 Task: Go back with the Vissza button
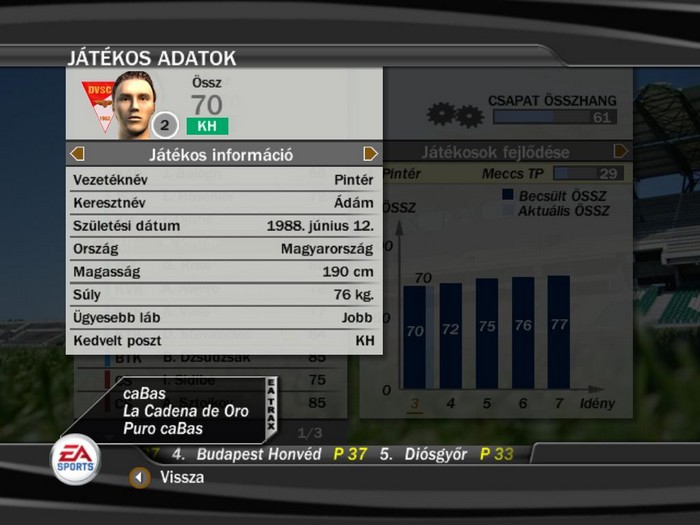[x=141, y=478]
